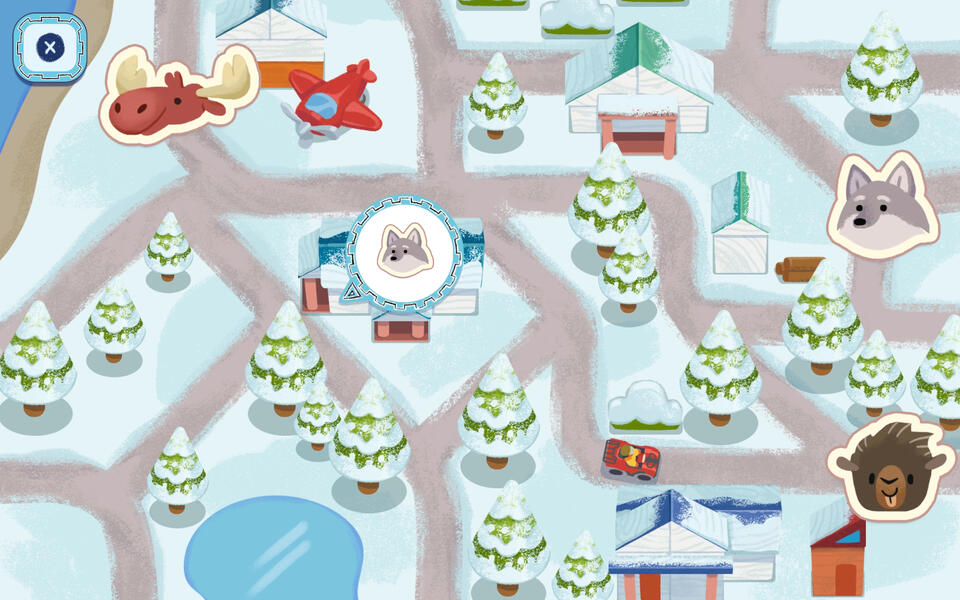Choose the brown porcupine sticker
The image size is (960, 600).
[888, 468]
